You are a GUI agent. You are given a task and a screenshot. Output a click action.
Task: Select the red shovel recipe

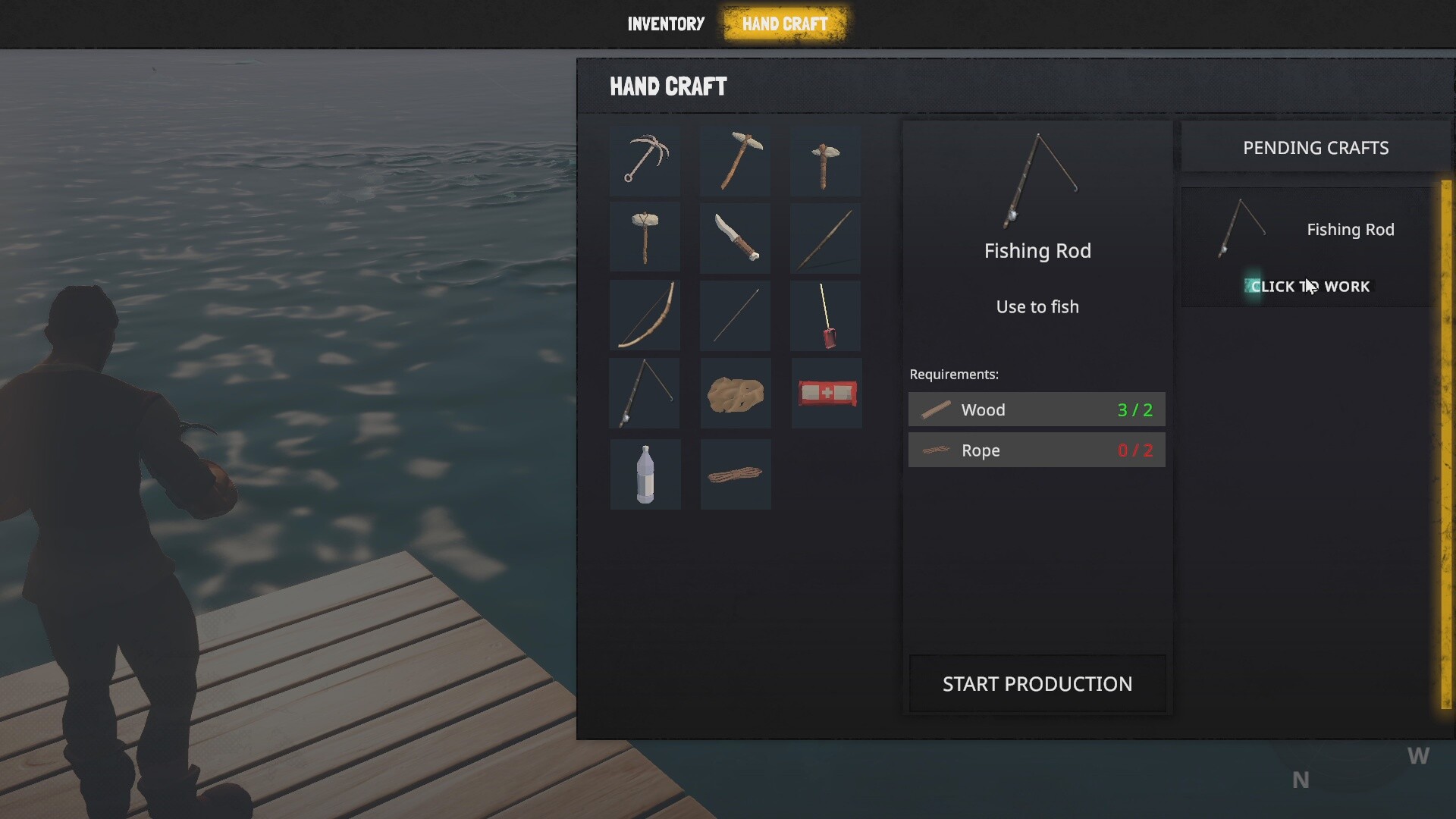pyautogui.click(x=825, y=315)
